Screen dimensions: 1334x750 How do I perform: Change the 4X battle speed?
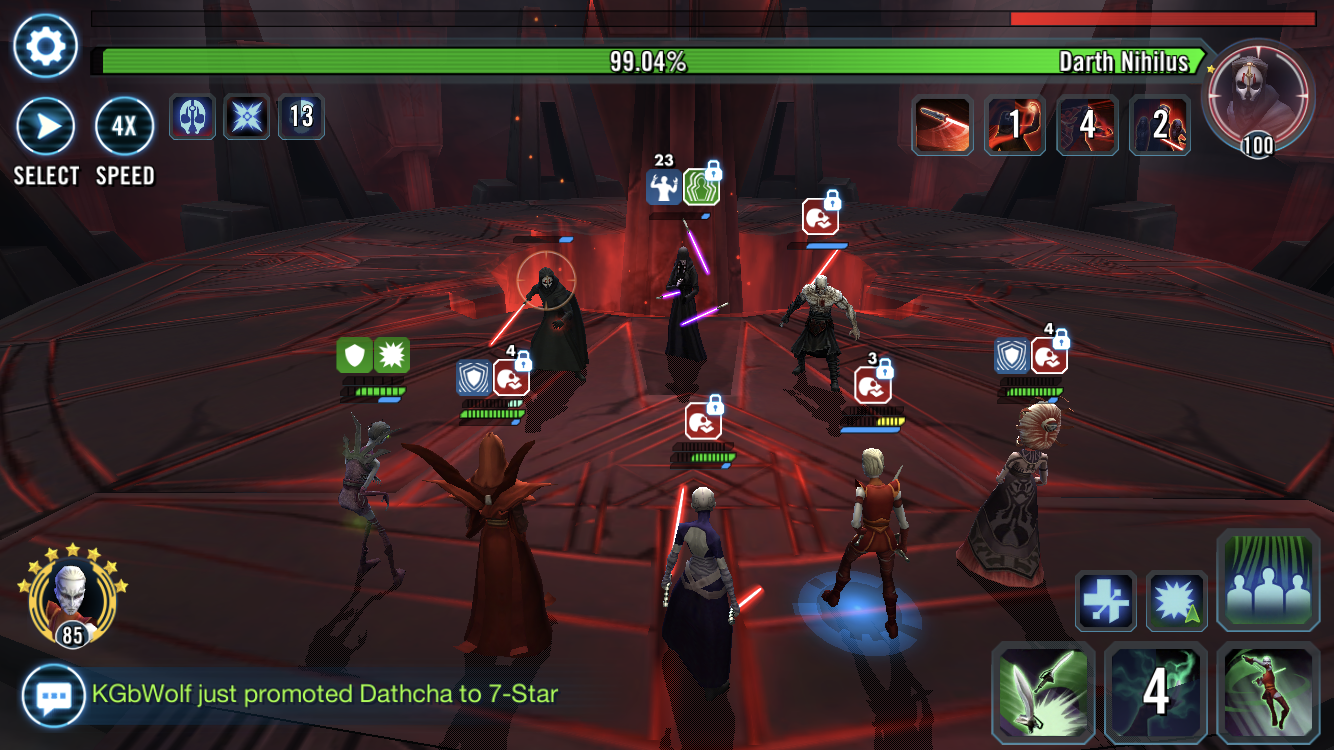[x=124, y=127]
